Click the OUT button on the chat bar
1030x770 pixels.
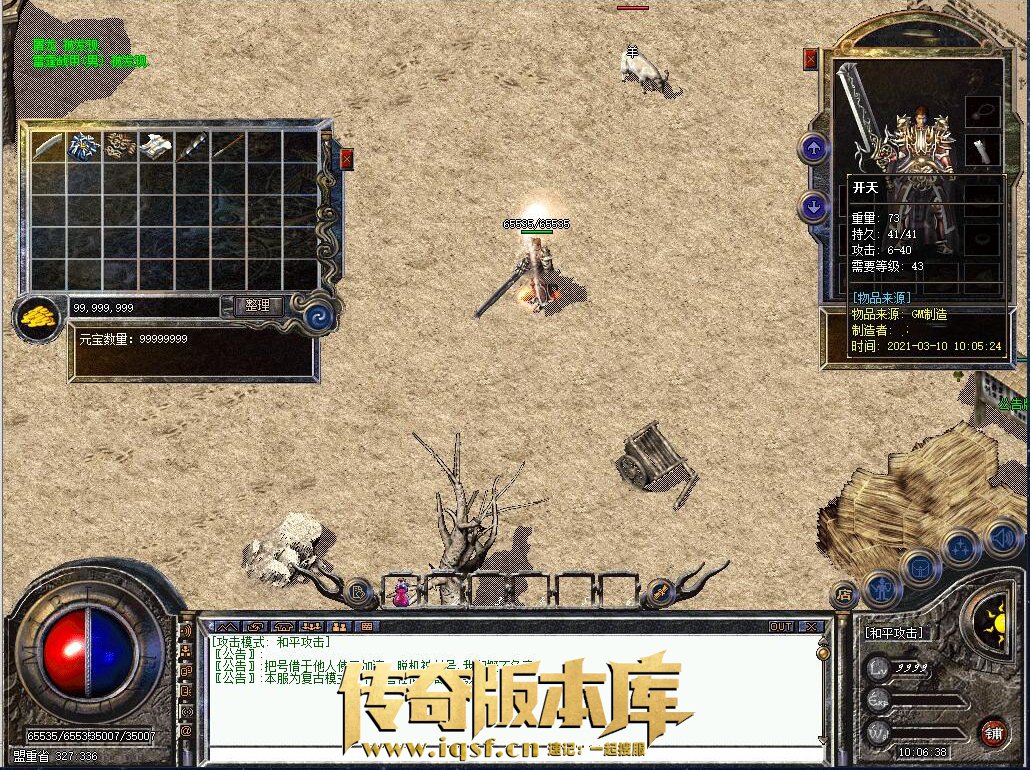[780, 626]
